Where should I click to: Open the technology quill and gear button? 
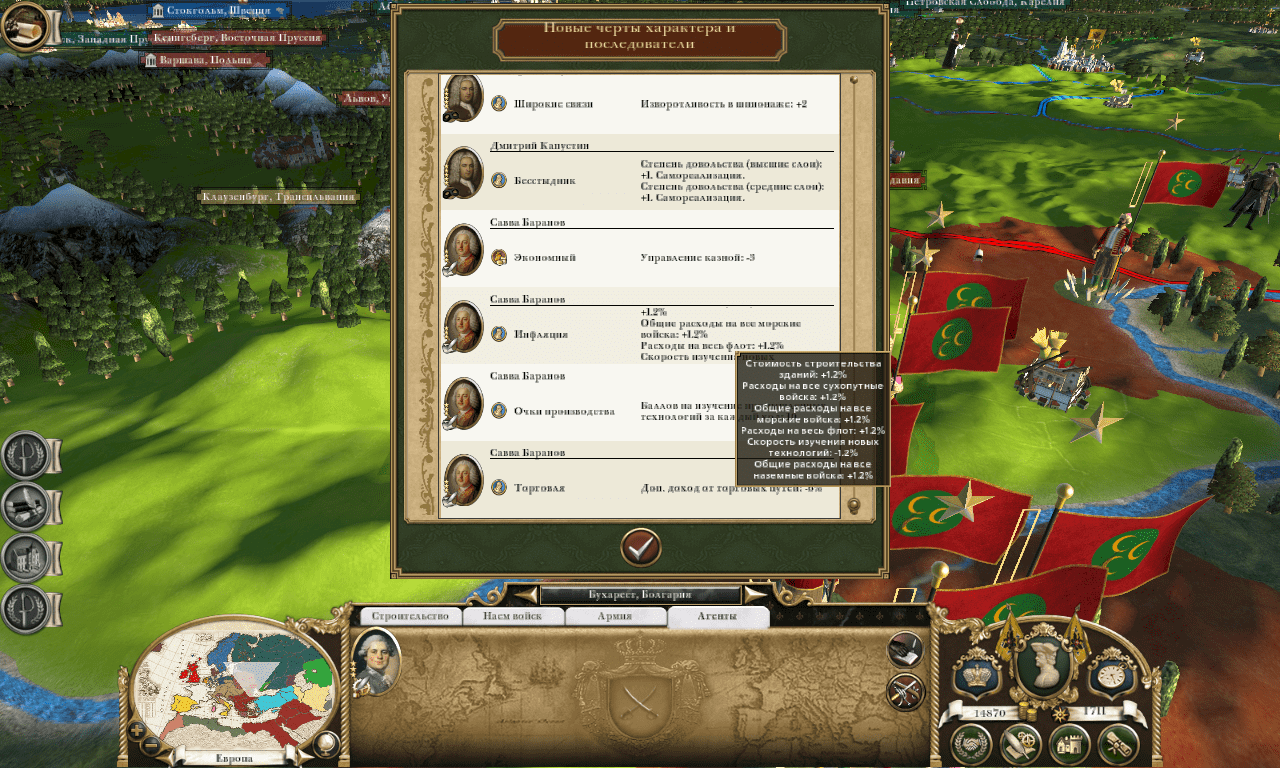tap(1020, 744)
